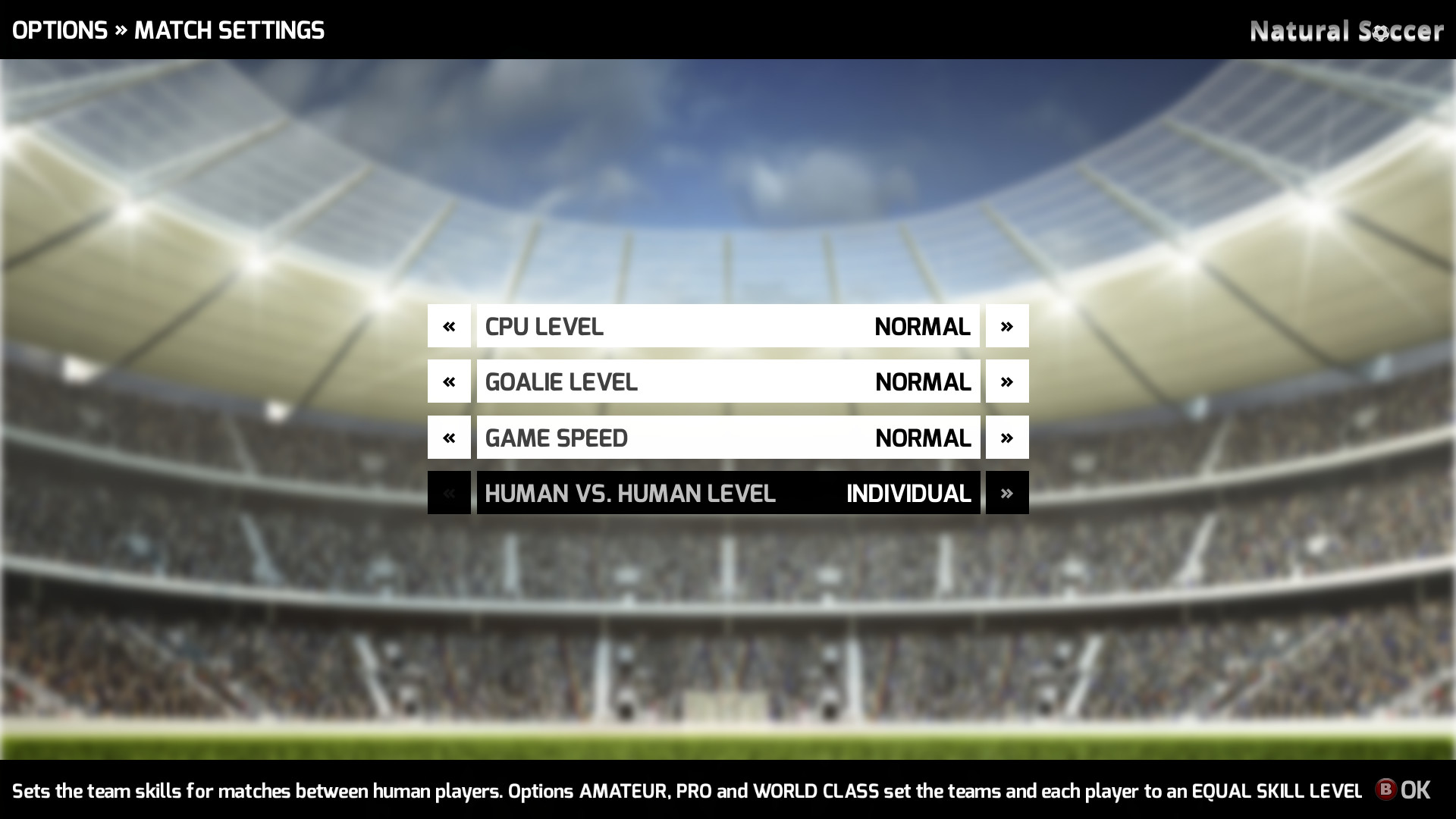Click the NORMAL value of GAME SPEED
The image size is (1456, 819).
click(923, 438)
